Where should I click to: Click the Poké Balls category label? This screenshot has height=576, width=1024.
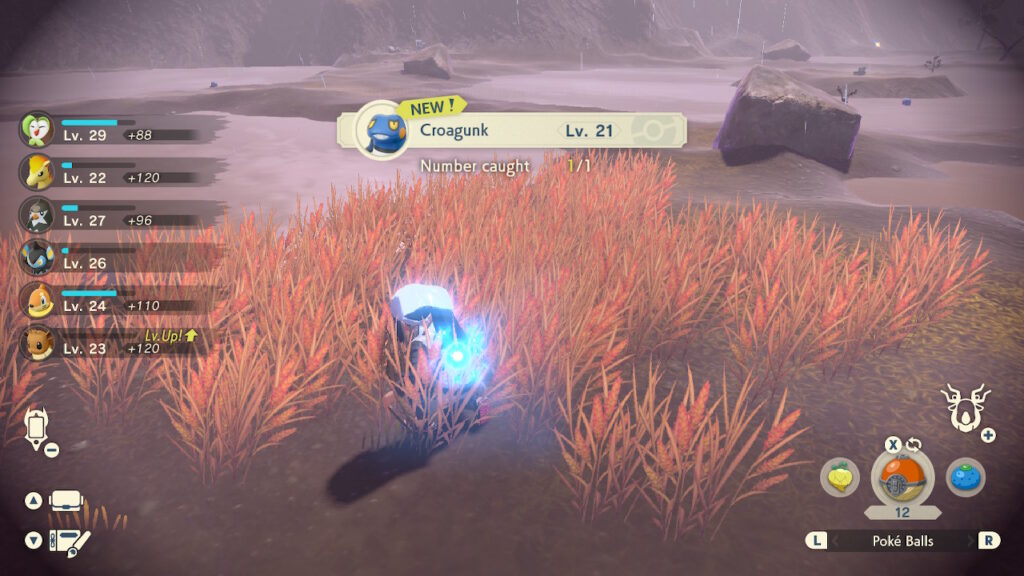click(903, 540)
